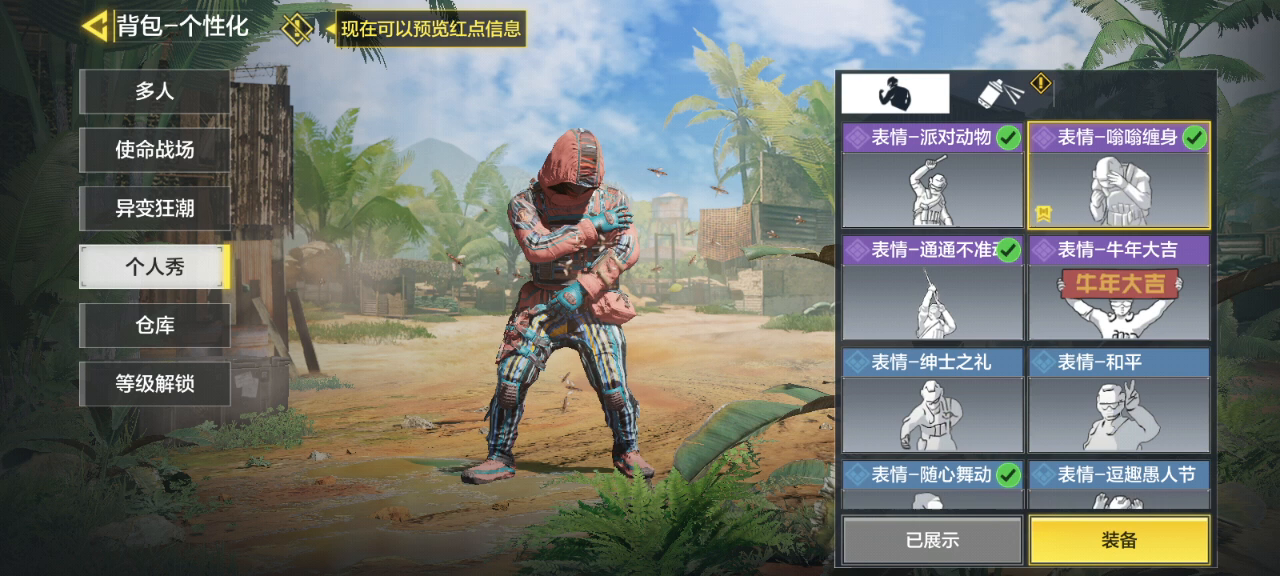Switch to the emote figure tab

pyautogui.click(x=895, y=93)
